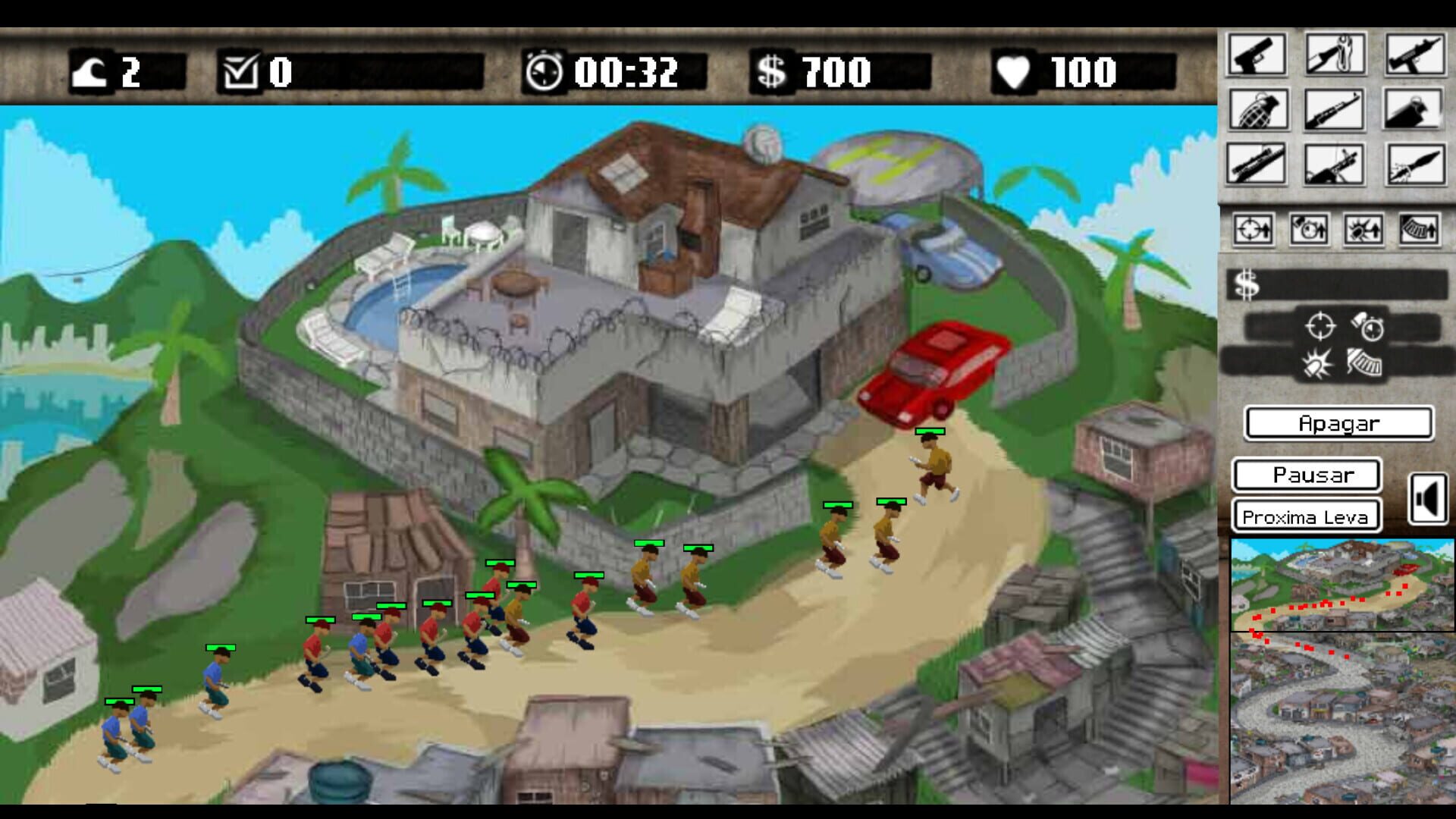Viewport: 1456px width, 819px height.
Task: Click the stopwatch reload speed upgrade icon
Action: [1308, 230]
